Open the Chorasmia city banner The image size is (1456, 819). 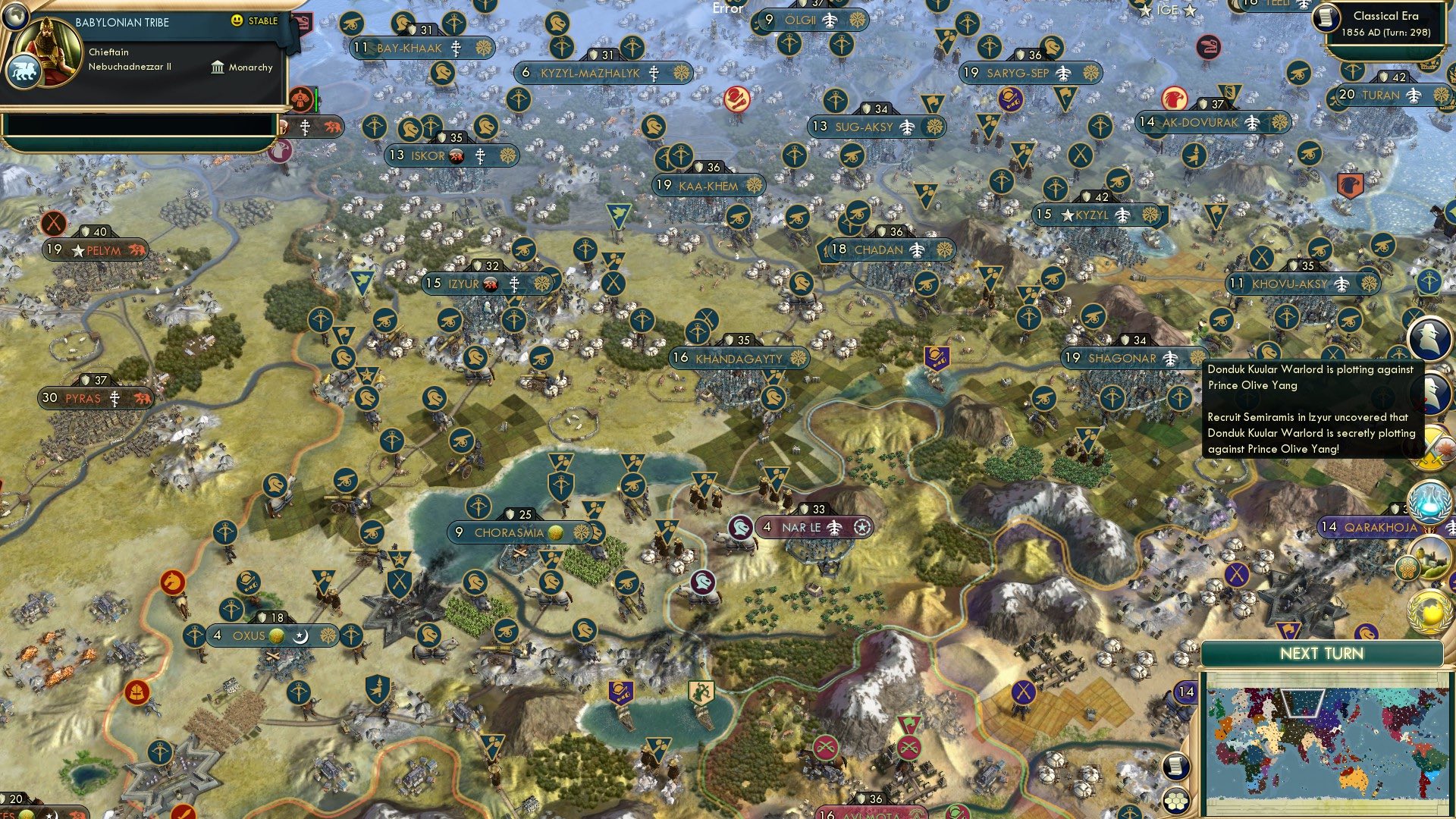(x=510, y=532)
